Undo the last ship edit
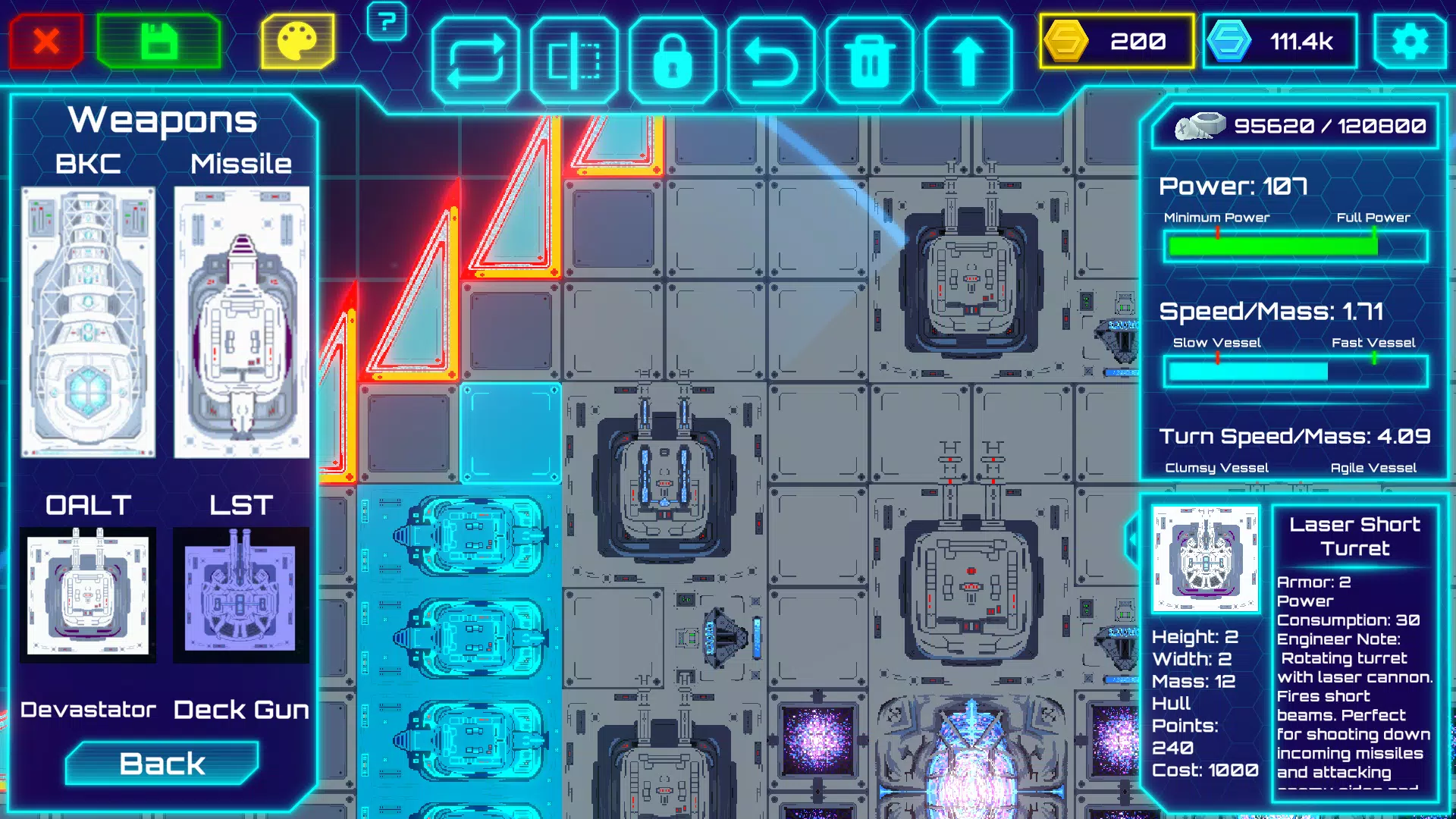Screen dimensions: 1456x819 click(x=770, y=56)
